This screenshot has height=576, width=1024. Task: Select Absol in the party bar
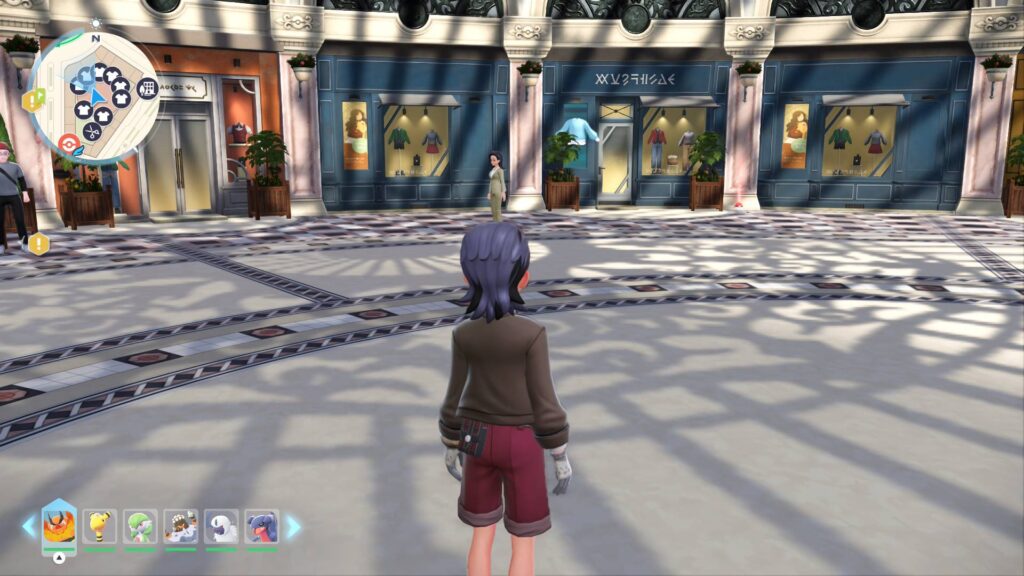221,526
